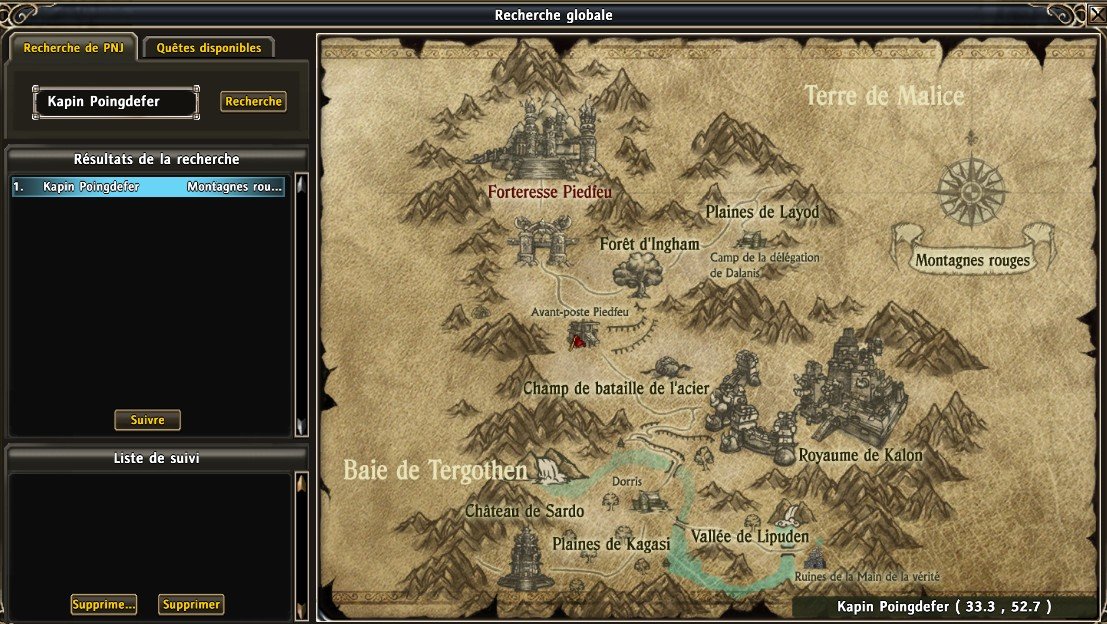Start the search with the Recherche button
The width and height of the screenshot is (1107, 624).
point(253,101)
